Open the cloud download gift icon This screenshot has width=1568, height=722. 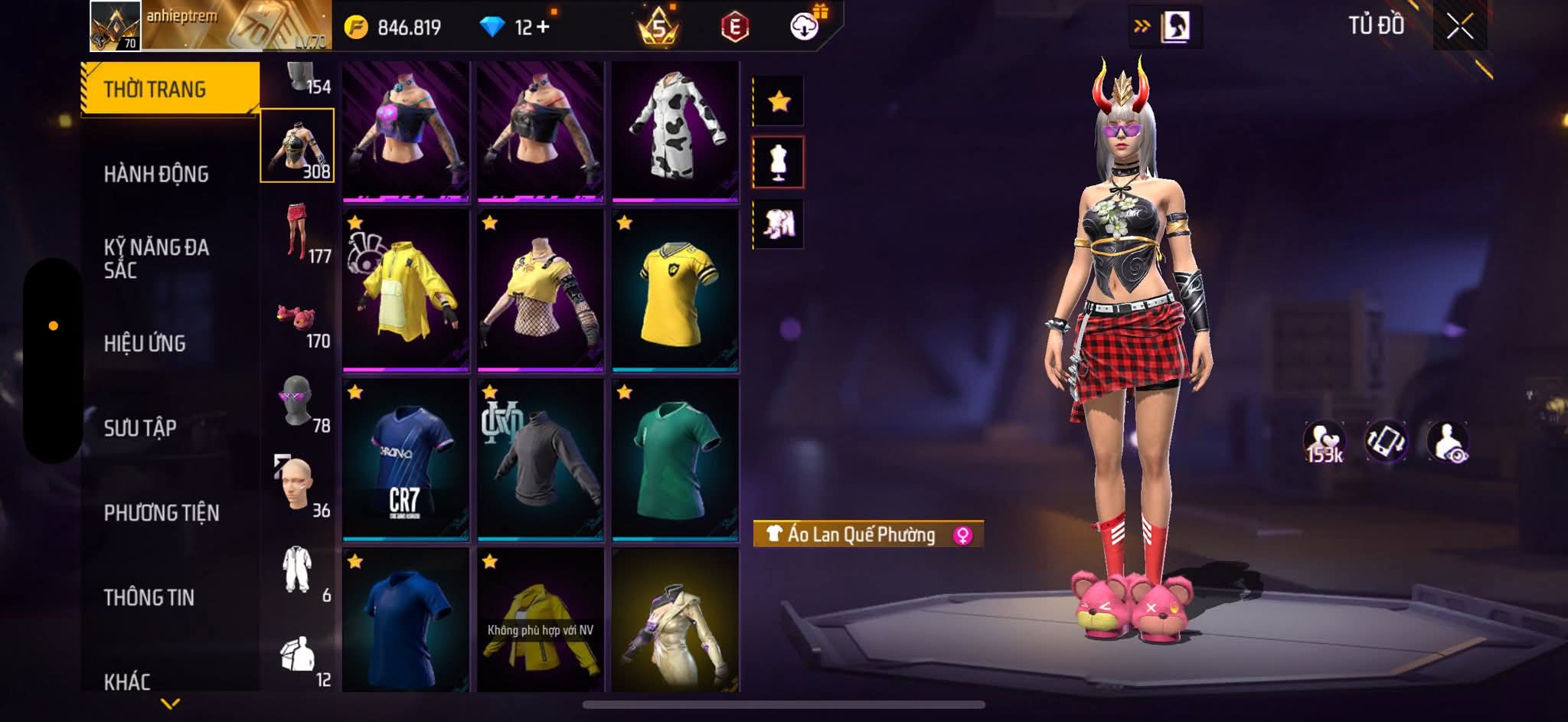(x=805, y=26)
